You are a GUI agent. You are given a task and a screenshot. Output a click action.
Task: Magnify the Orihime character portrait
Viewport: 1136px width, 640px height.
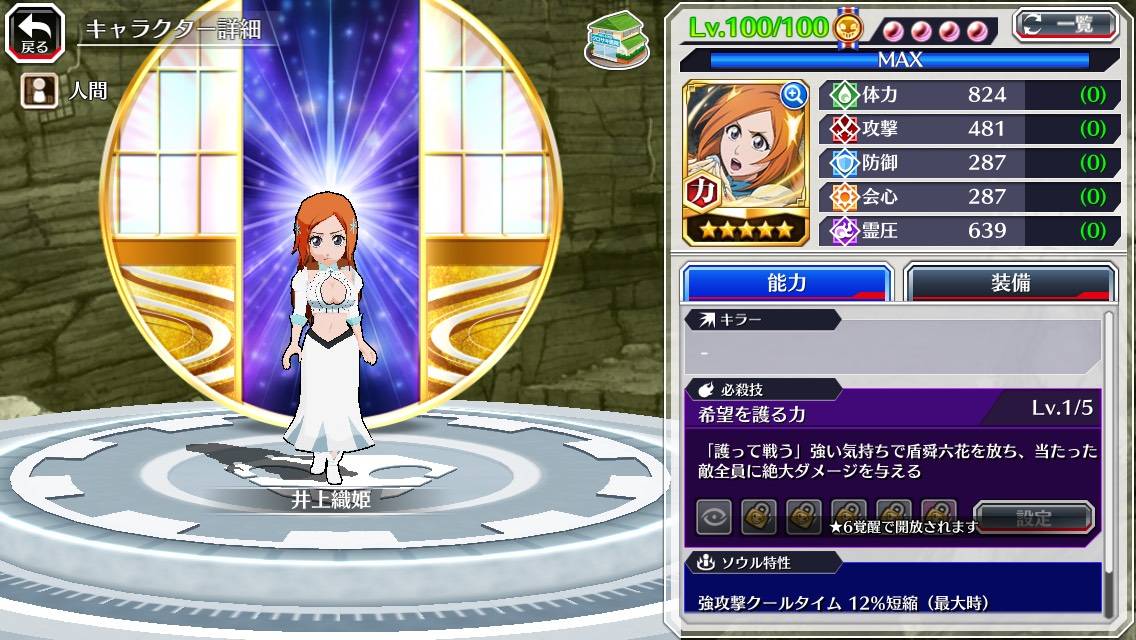[794, 95]
